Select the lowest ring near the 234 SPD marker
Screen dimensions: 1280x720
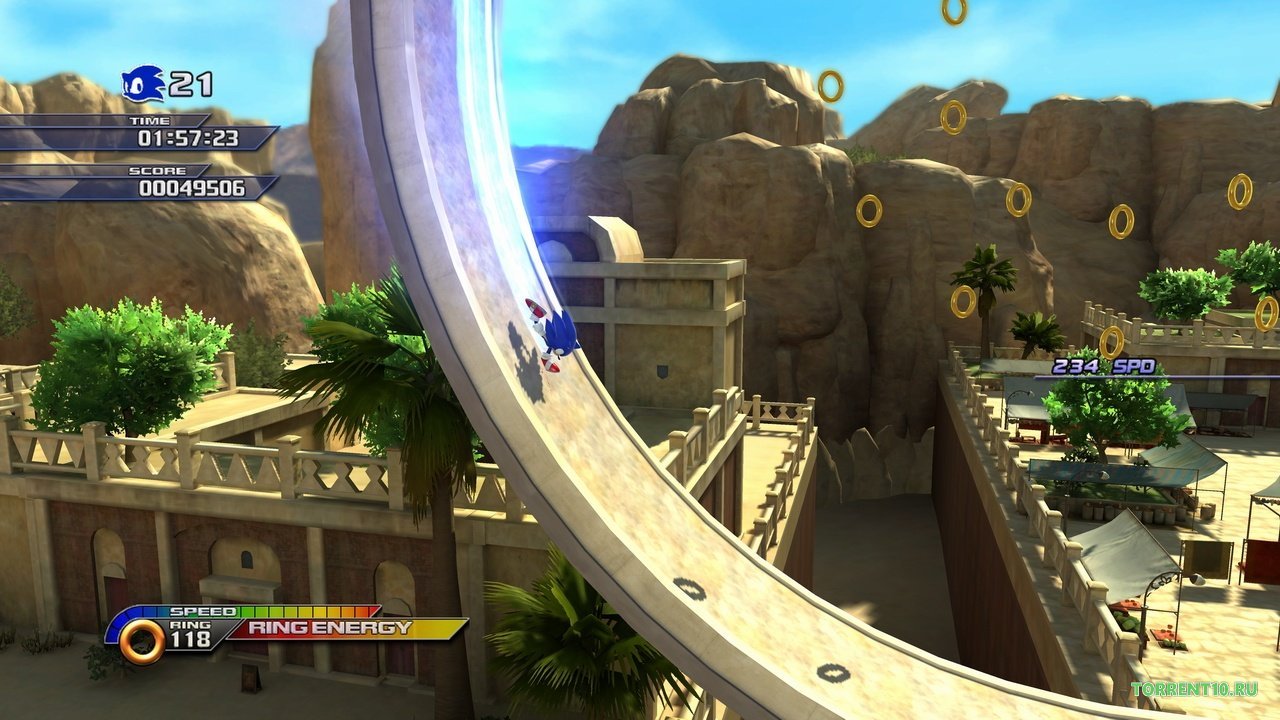pyautogui.click(x=1110, y=342)
